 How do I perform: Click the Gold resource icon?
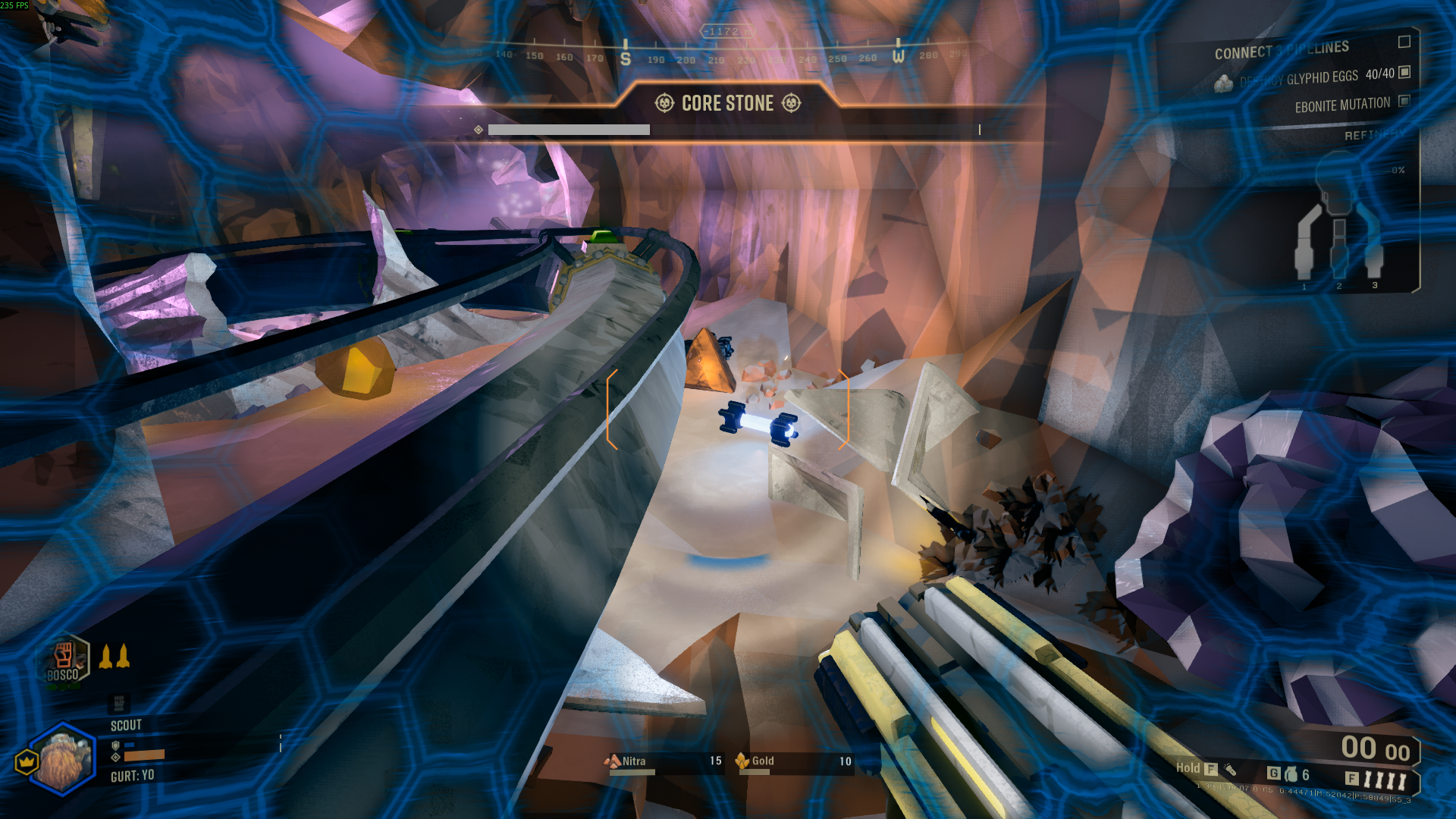742,761
